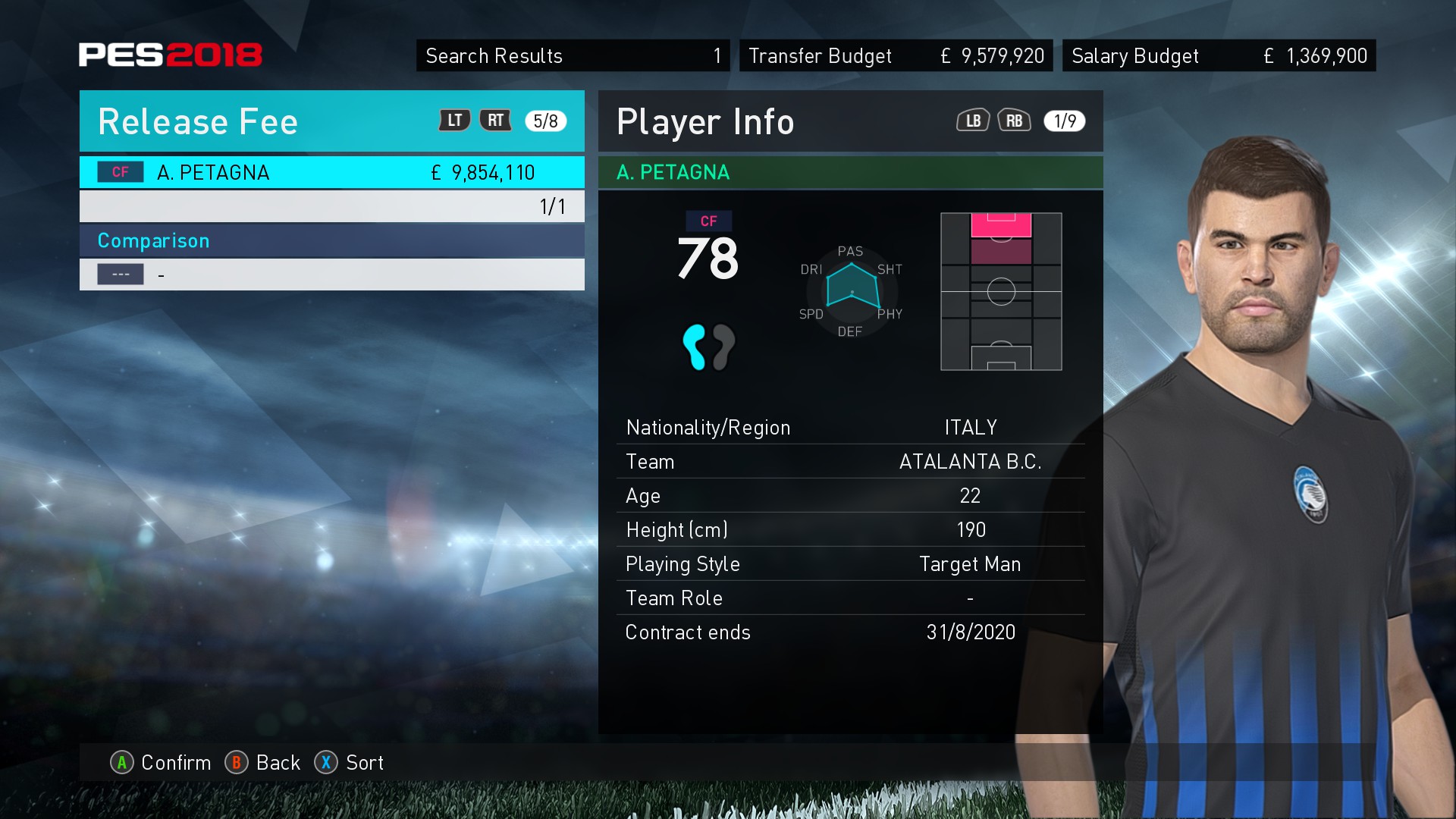The height and width of the screenshot is (819, 1456).
Task: Select the A. PETAGNA release fee row
Action: 331,173
